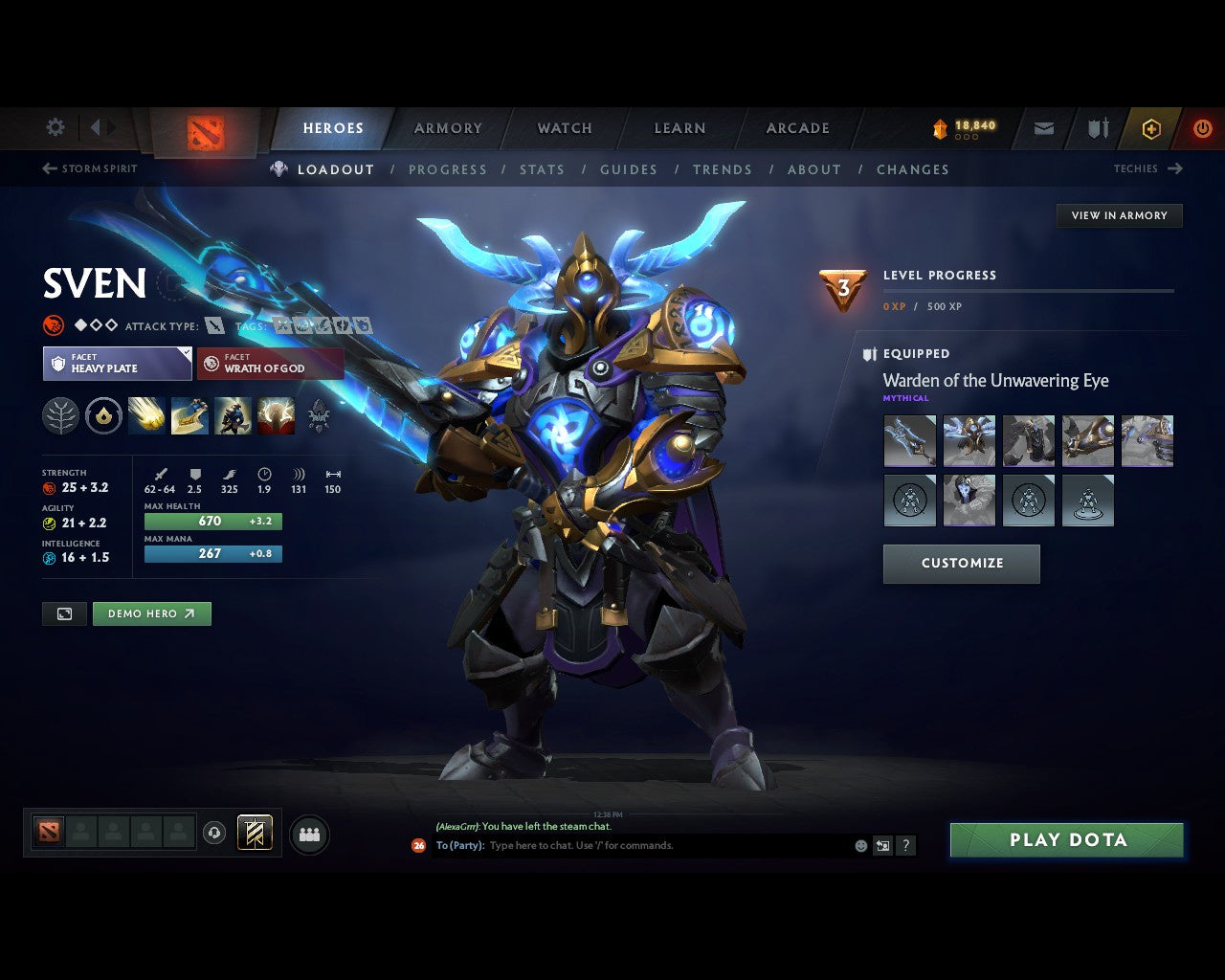Open the settings gear icon
The image size is (1225, 980).
point(55,127)
